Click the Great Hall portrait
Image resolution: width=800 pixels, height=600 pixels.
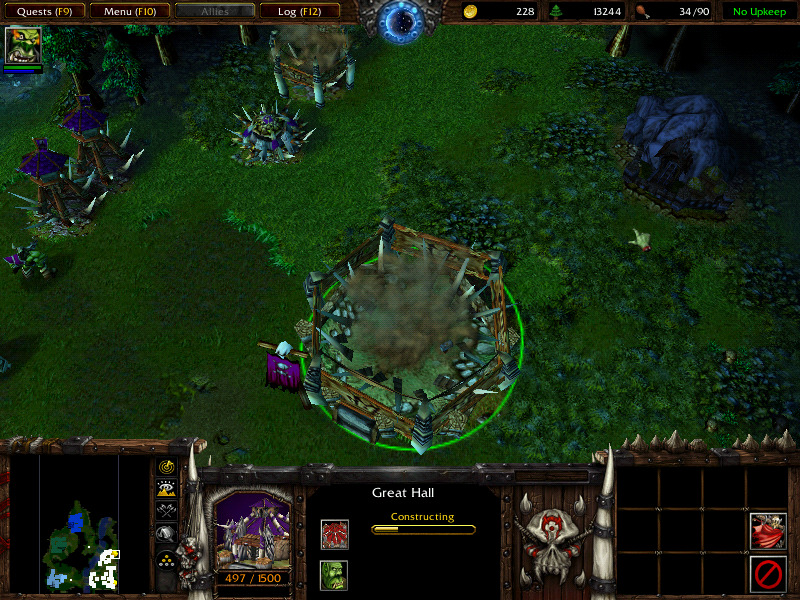point(253,532)
